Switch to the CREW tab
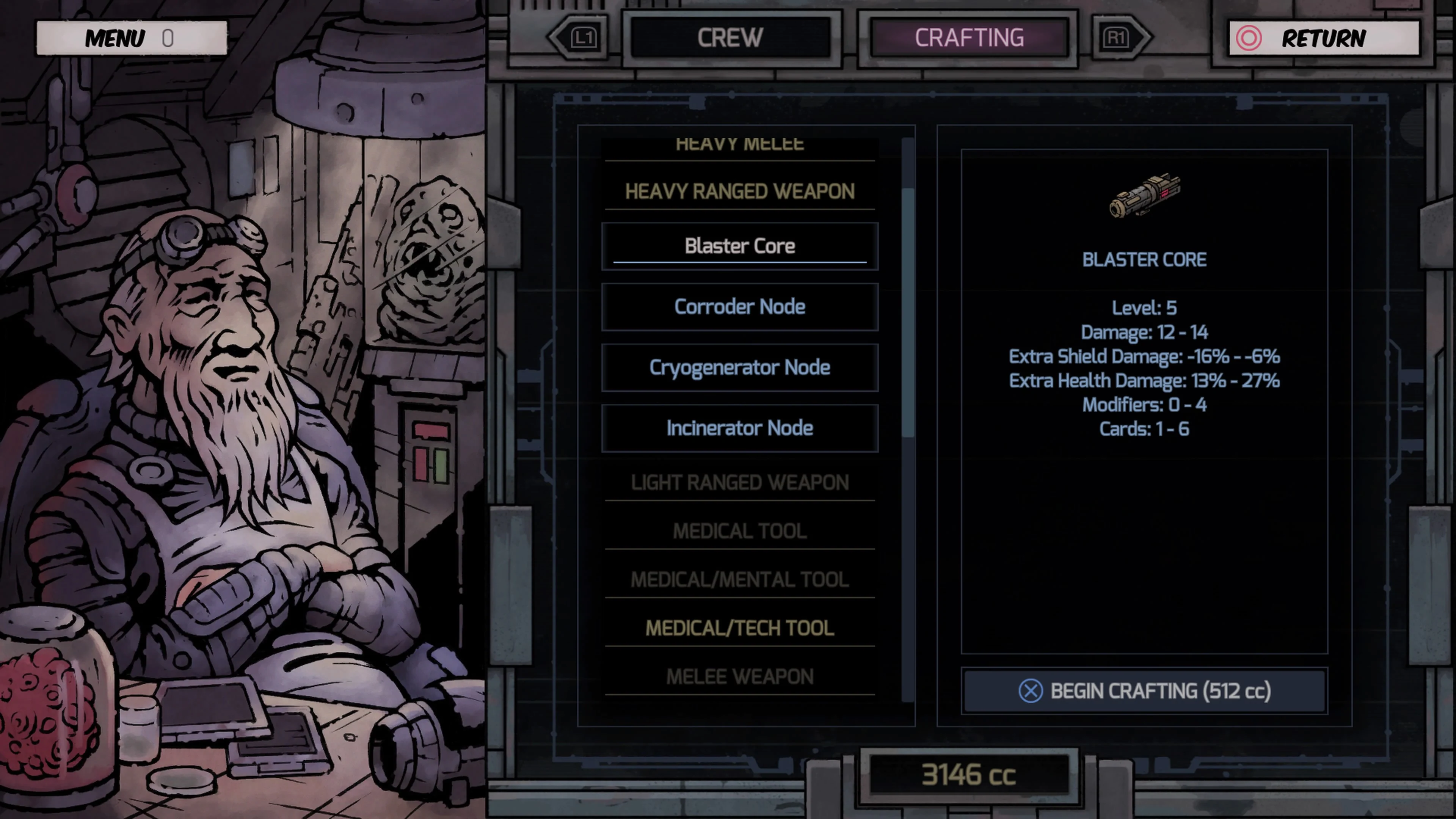 point(731,38)
